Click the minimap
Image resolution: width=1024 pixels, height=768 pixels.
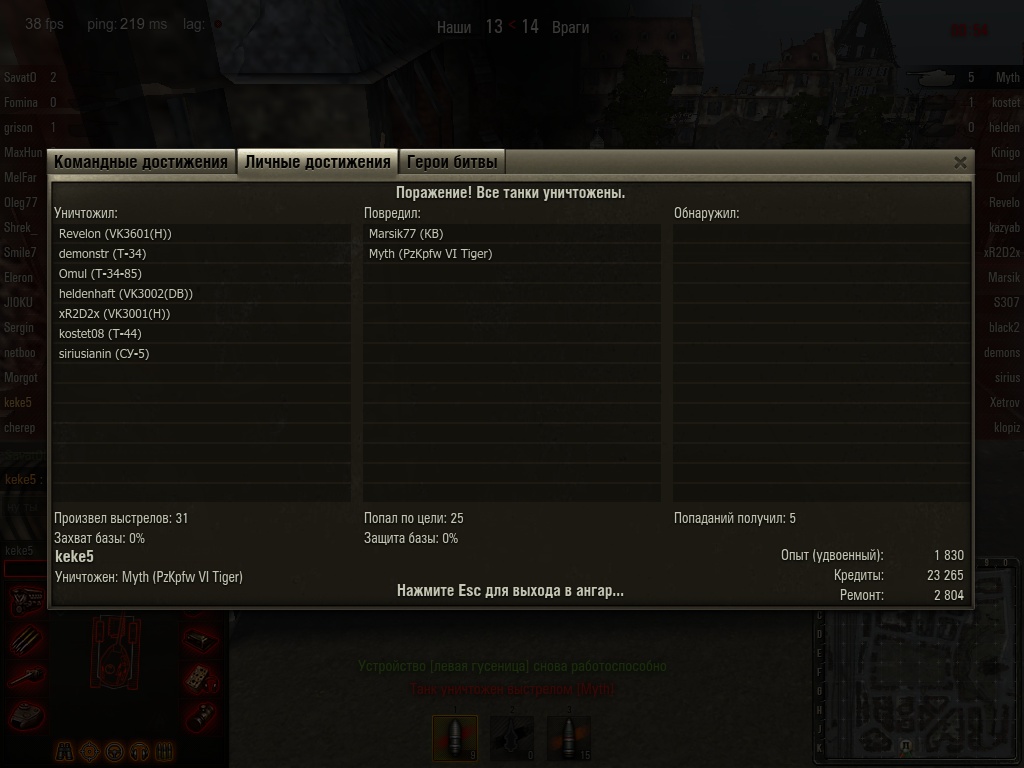917,660
